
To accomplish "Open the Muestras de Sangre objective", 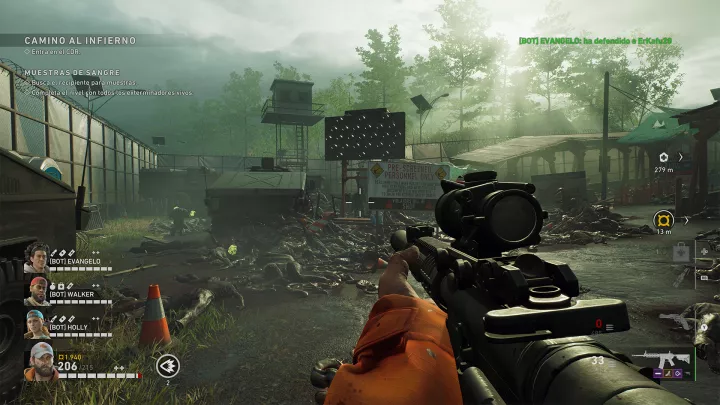I will [73, 73].
